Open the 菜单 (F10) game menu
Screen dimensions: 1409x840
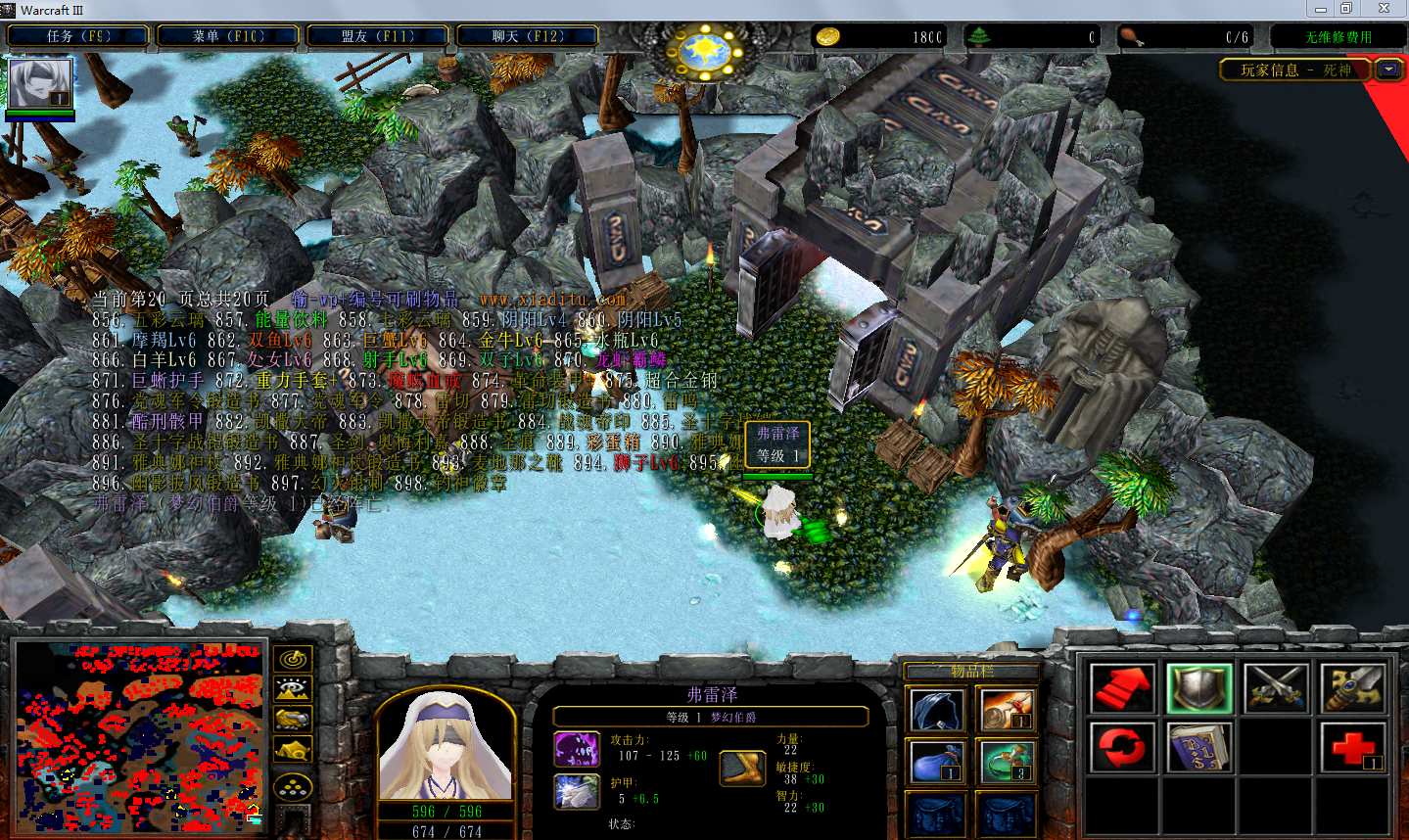tap(228, 36)
